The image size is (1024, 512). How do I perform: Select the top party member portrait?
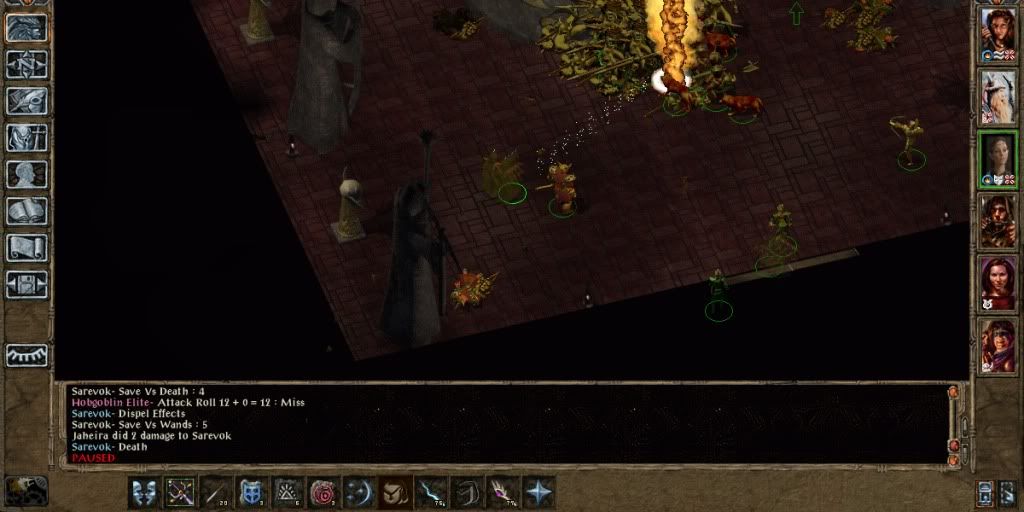(997, 33)
